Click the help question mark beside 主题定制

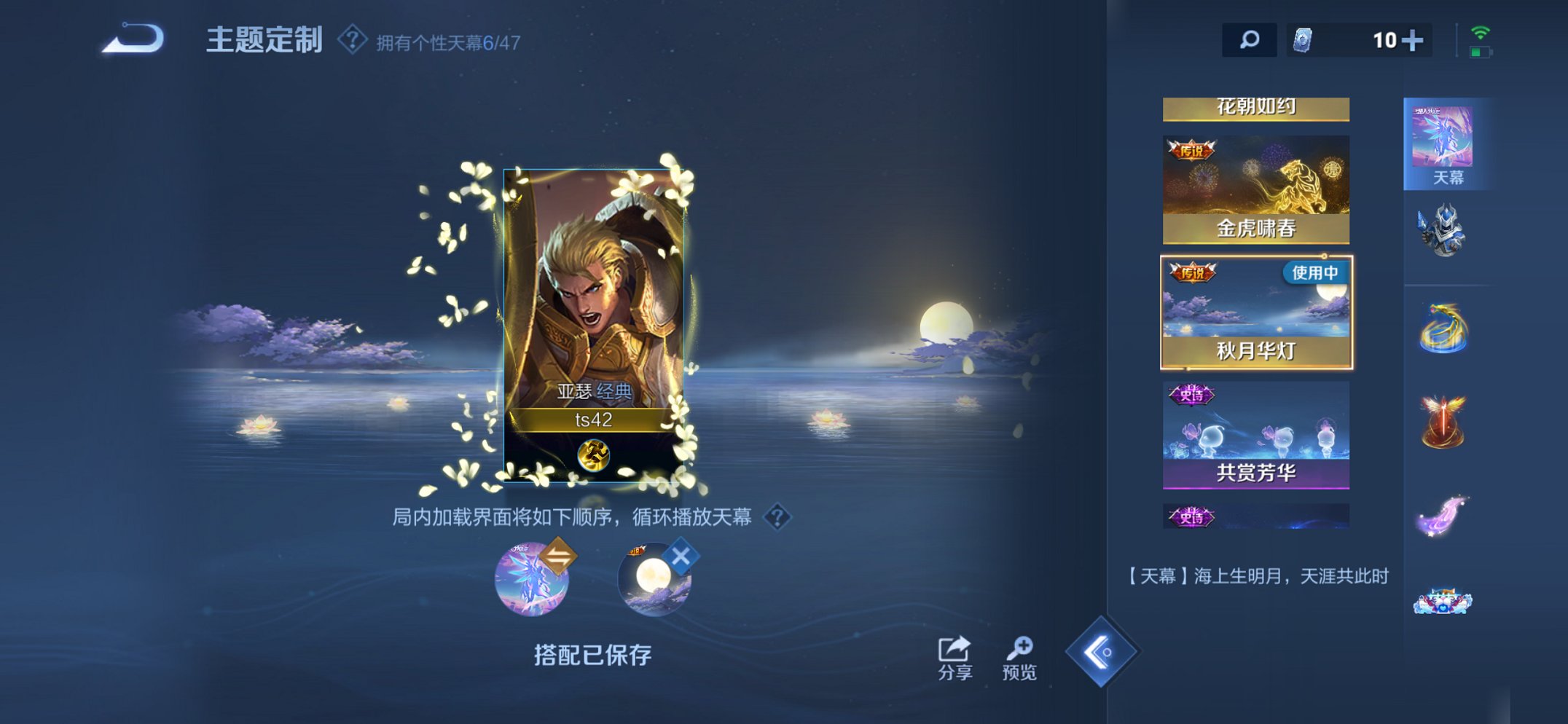click(x=353, y=40)
